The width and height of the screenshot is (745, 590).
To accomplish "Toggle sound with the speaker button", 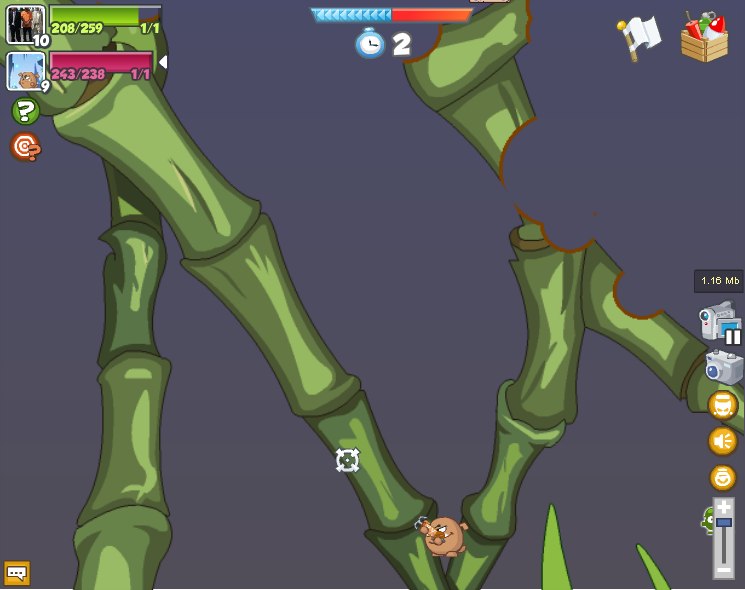I will [723, 441].
